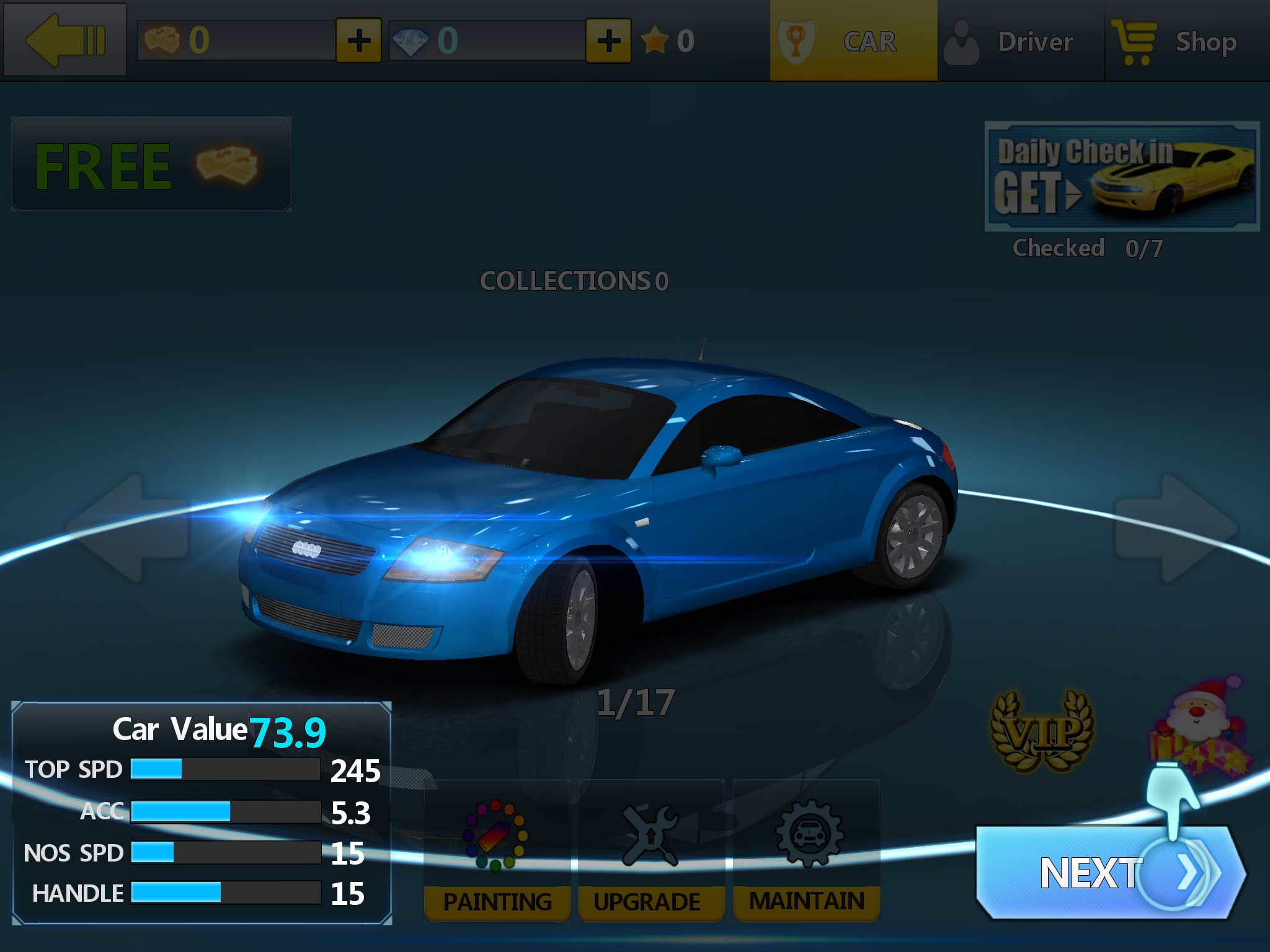Image resolution: width=1270 pixels, height=952 pixels.
Task: Go to the Shop tab
Action: click(1186, 41)
